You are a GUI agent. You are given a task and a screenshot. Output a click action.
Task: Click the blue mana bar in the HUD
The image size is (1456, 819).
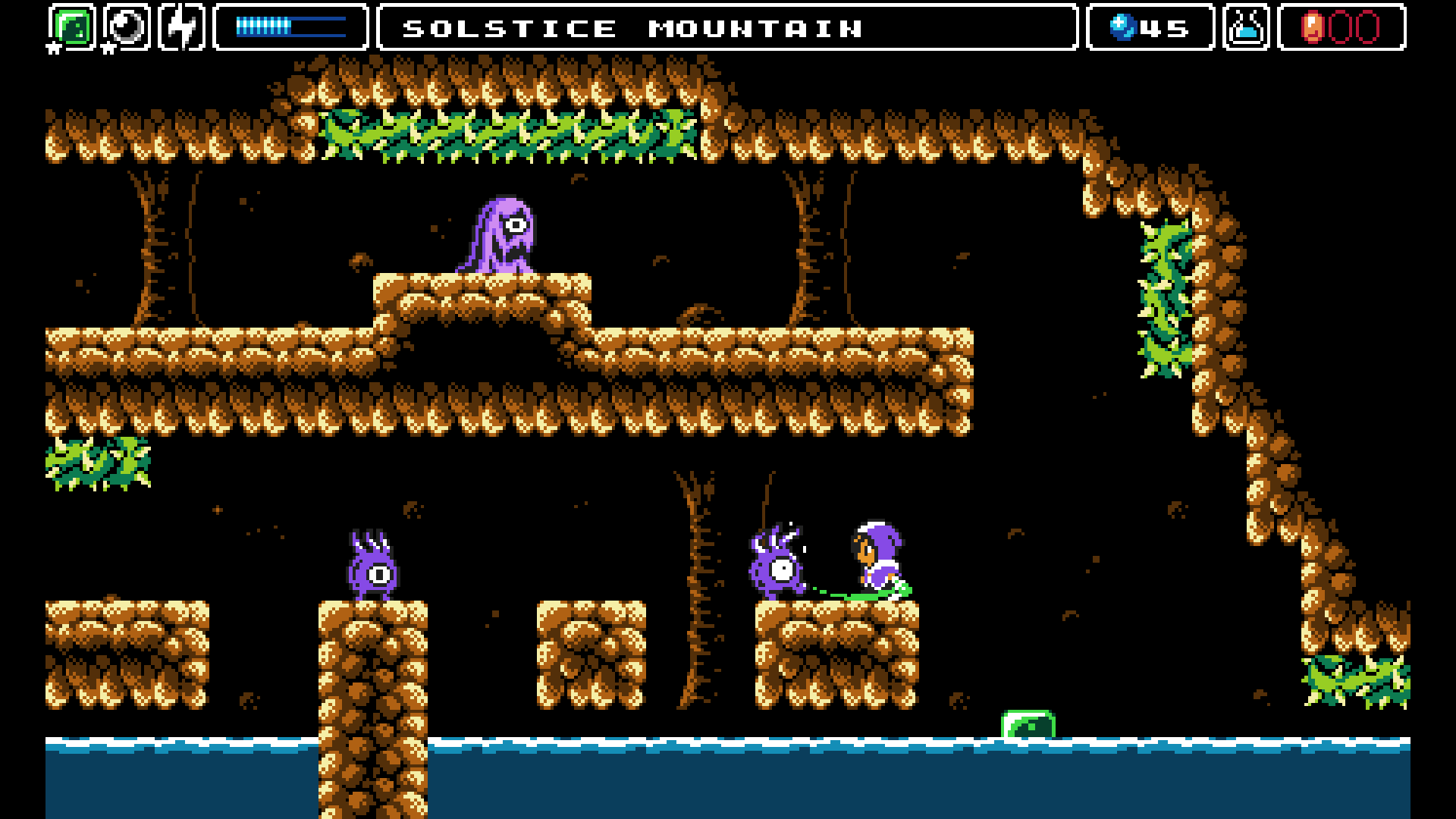coord(290,27)
